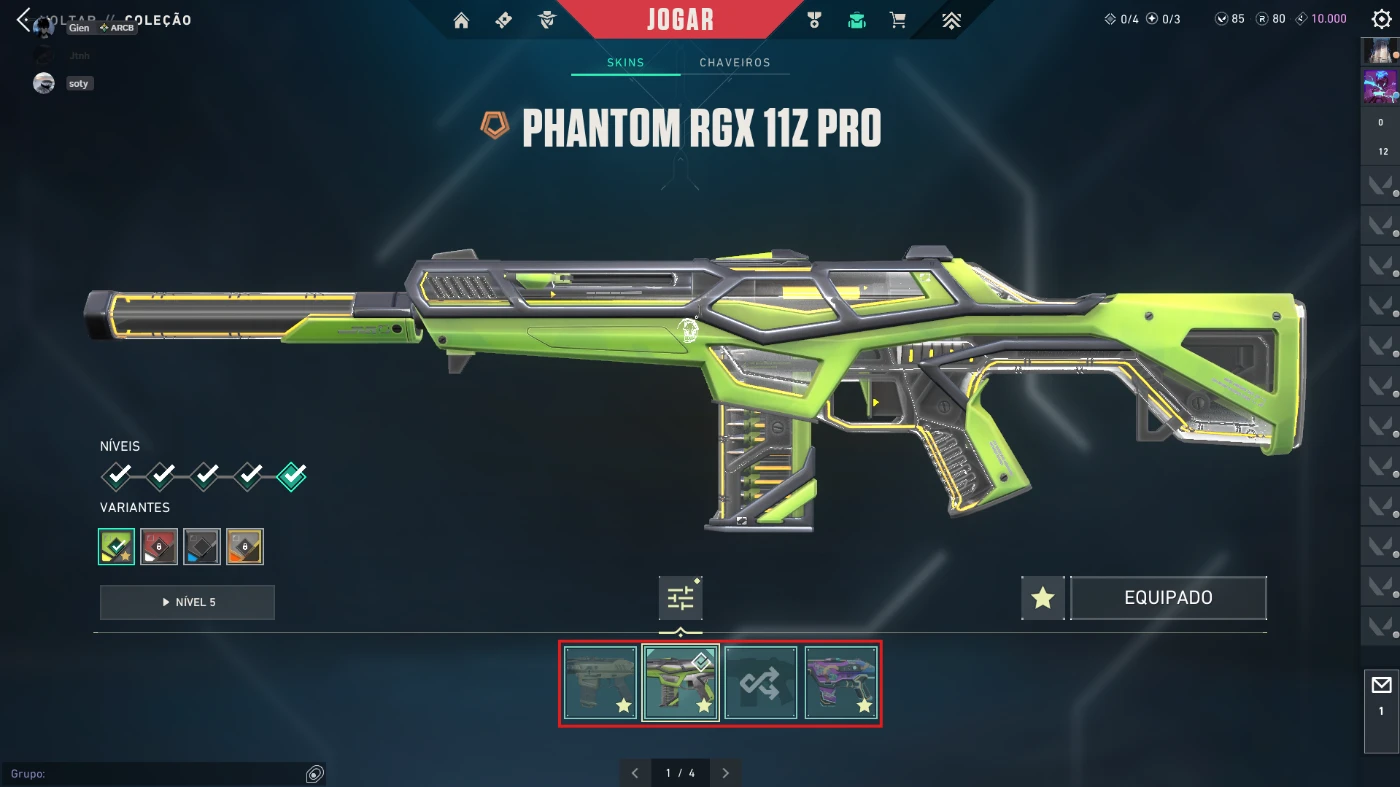Viewport: 1400px width, 787px height.
Task: Click the EQUIPADO button
Action: click(x=1168, y=597)
